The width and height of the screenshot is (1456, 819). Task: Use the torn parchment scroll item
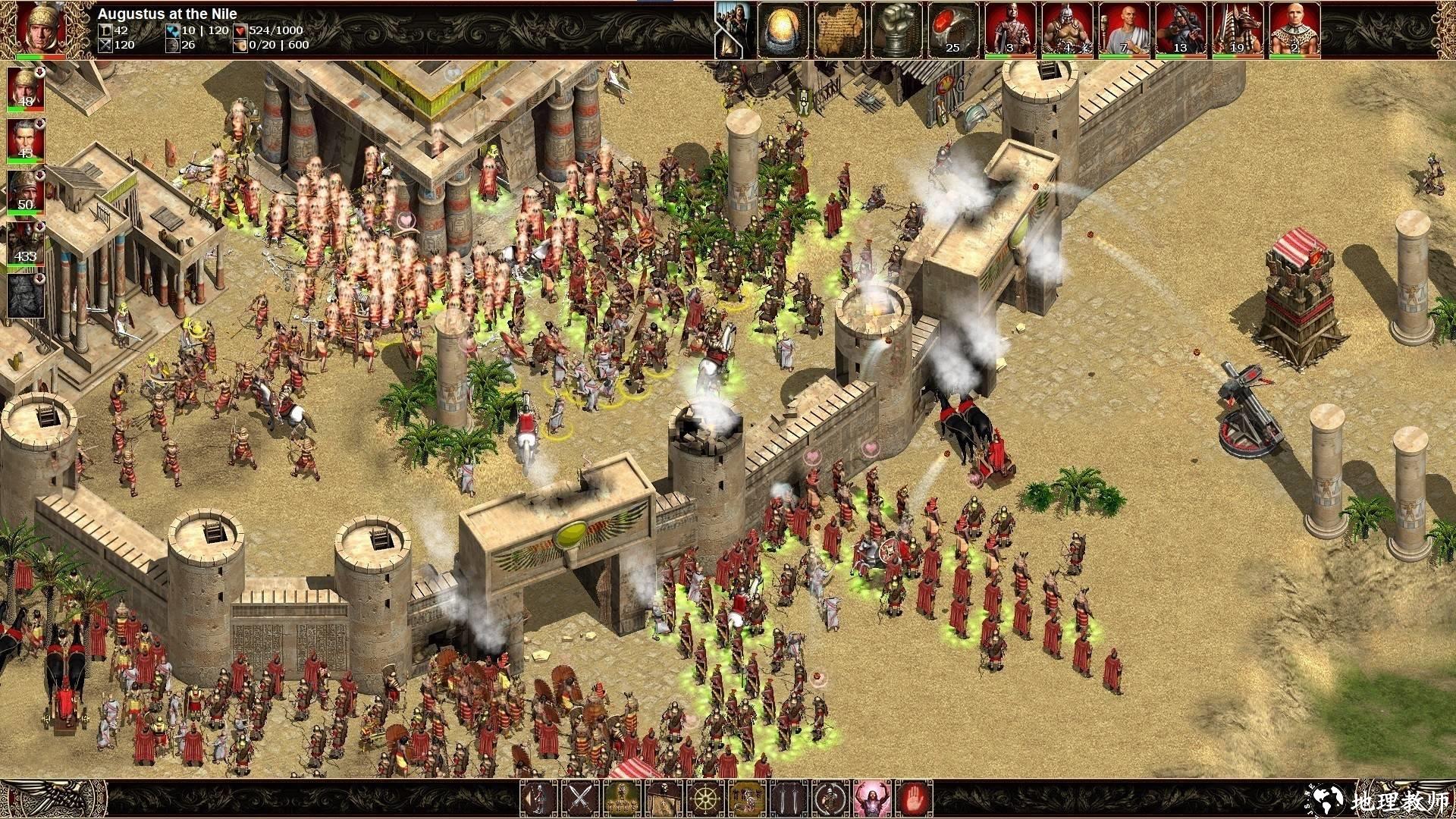click(x=839, y=30)
